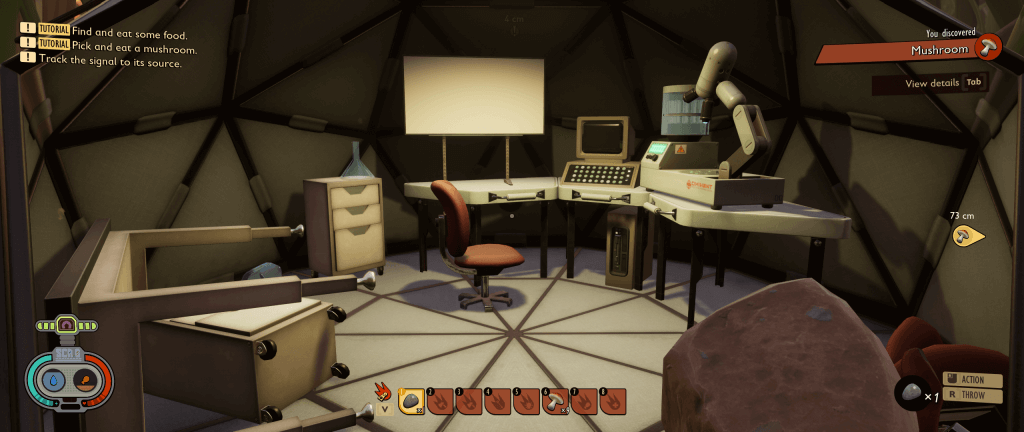Click the held pebble item icon
The image size is (1024, 432).
(x=909, y=392)
